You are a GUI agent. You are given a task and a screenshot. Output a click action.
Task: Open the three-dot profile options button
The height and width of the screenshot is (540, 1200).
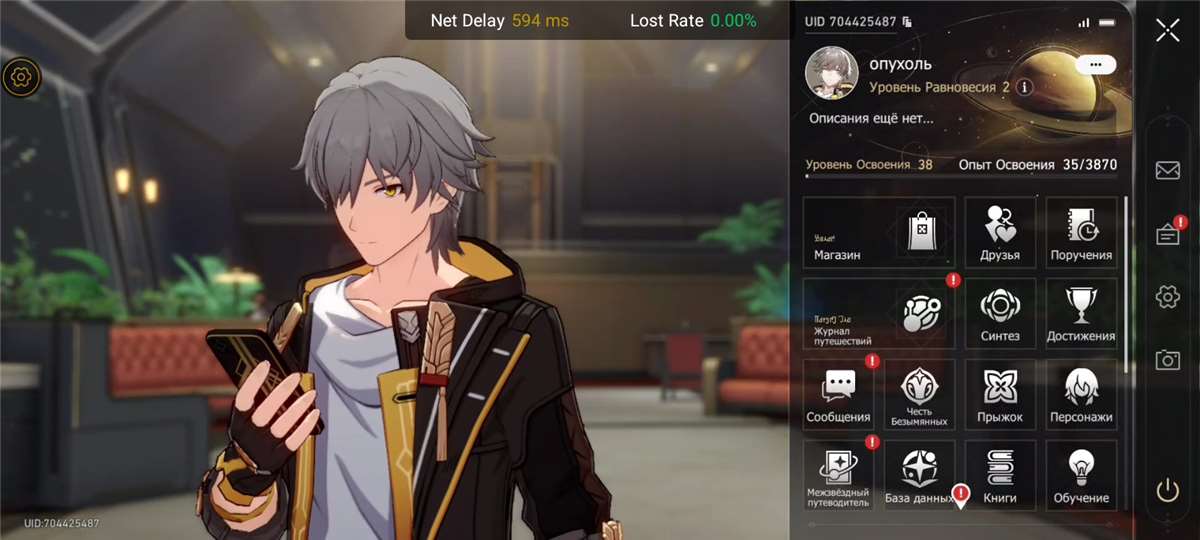[1096, 64]
